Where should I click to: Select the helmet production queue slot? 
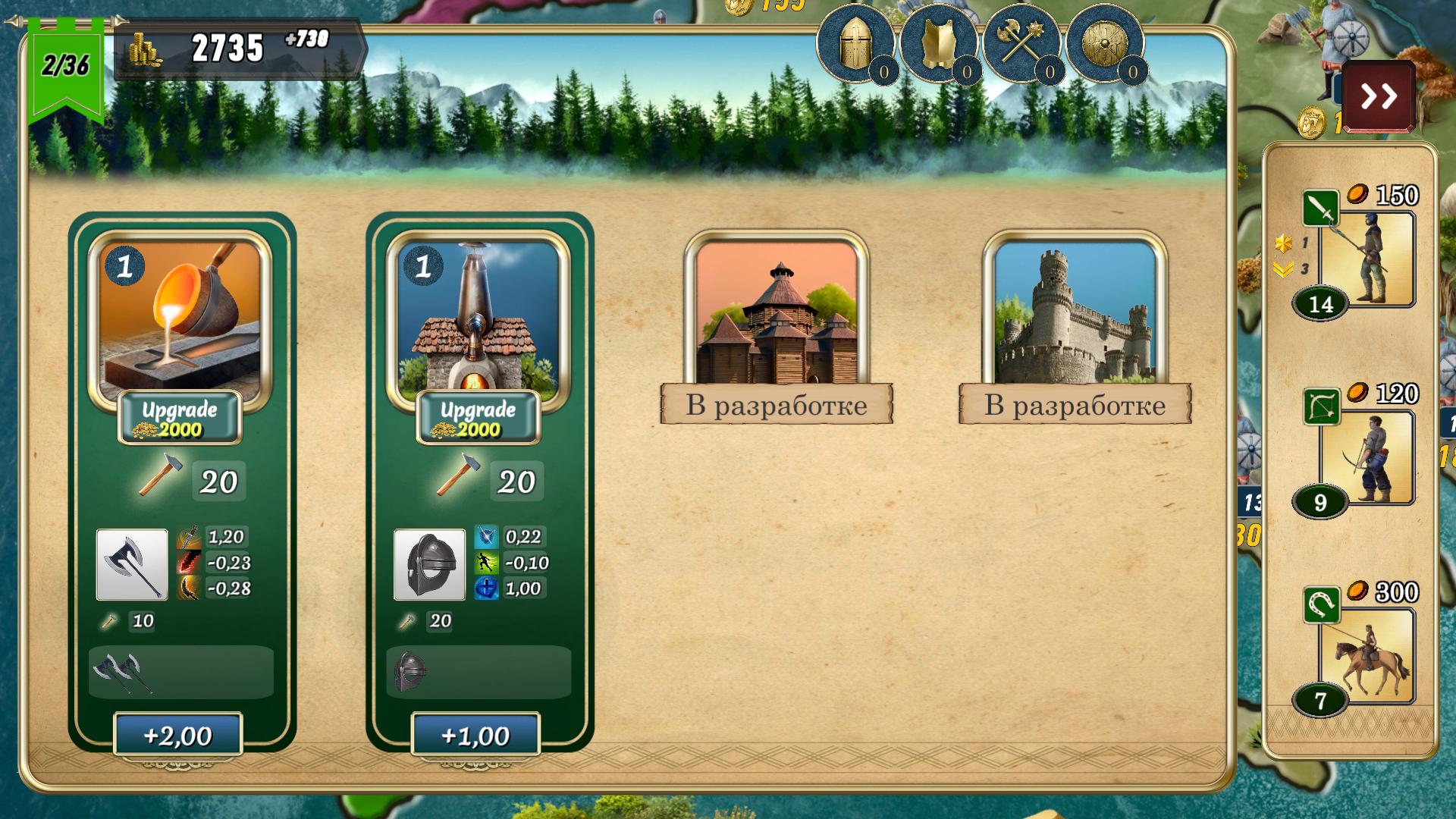478,672
